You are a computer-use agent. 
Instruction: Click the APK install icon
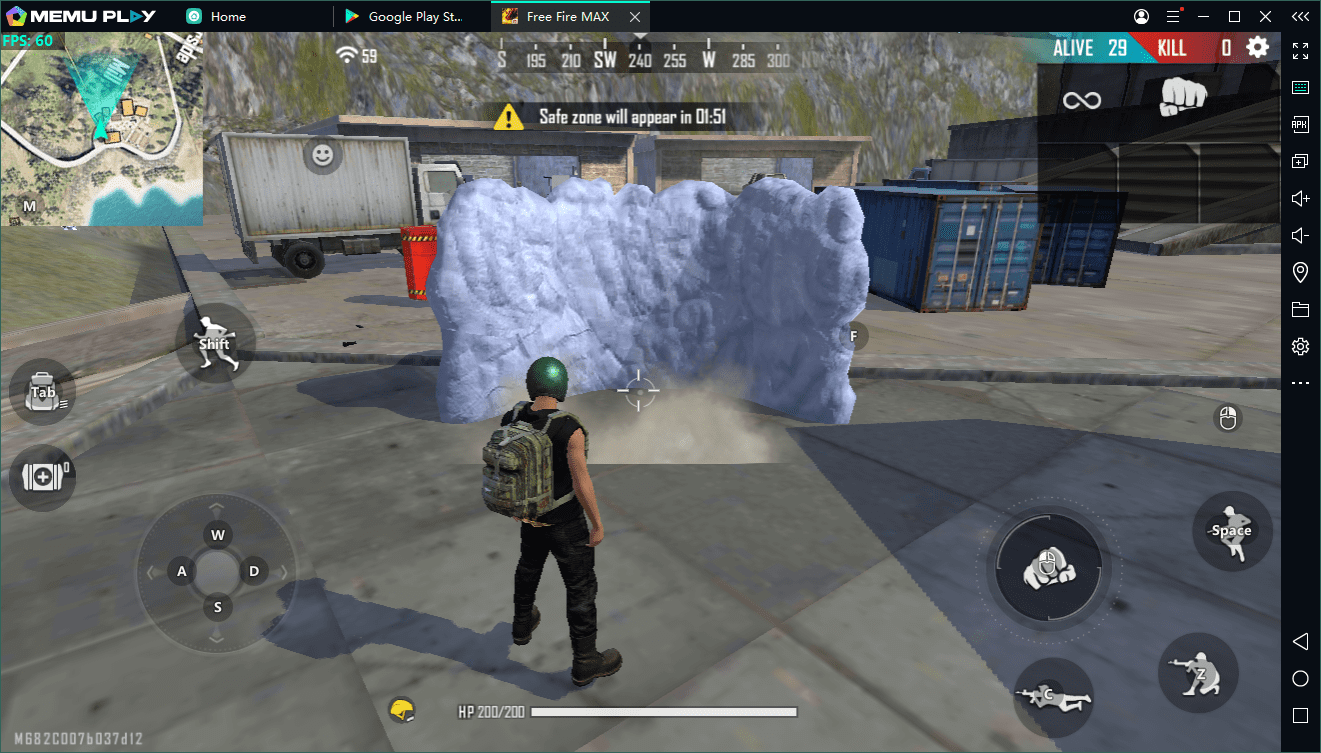point(1300,124)
